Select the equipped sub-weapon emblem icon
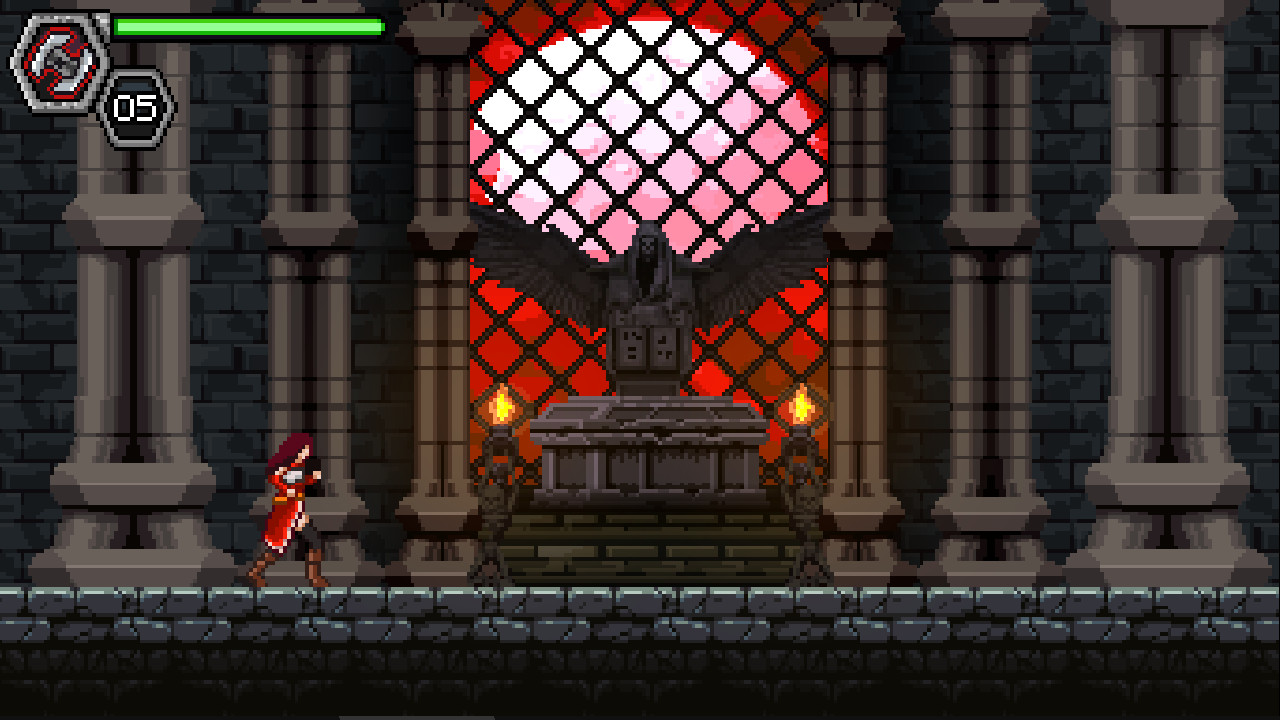 click(60, 60)
